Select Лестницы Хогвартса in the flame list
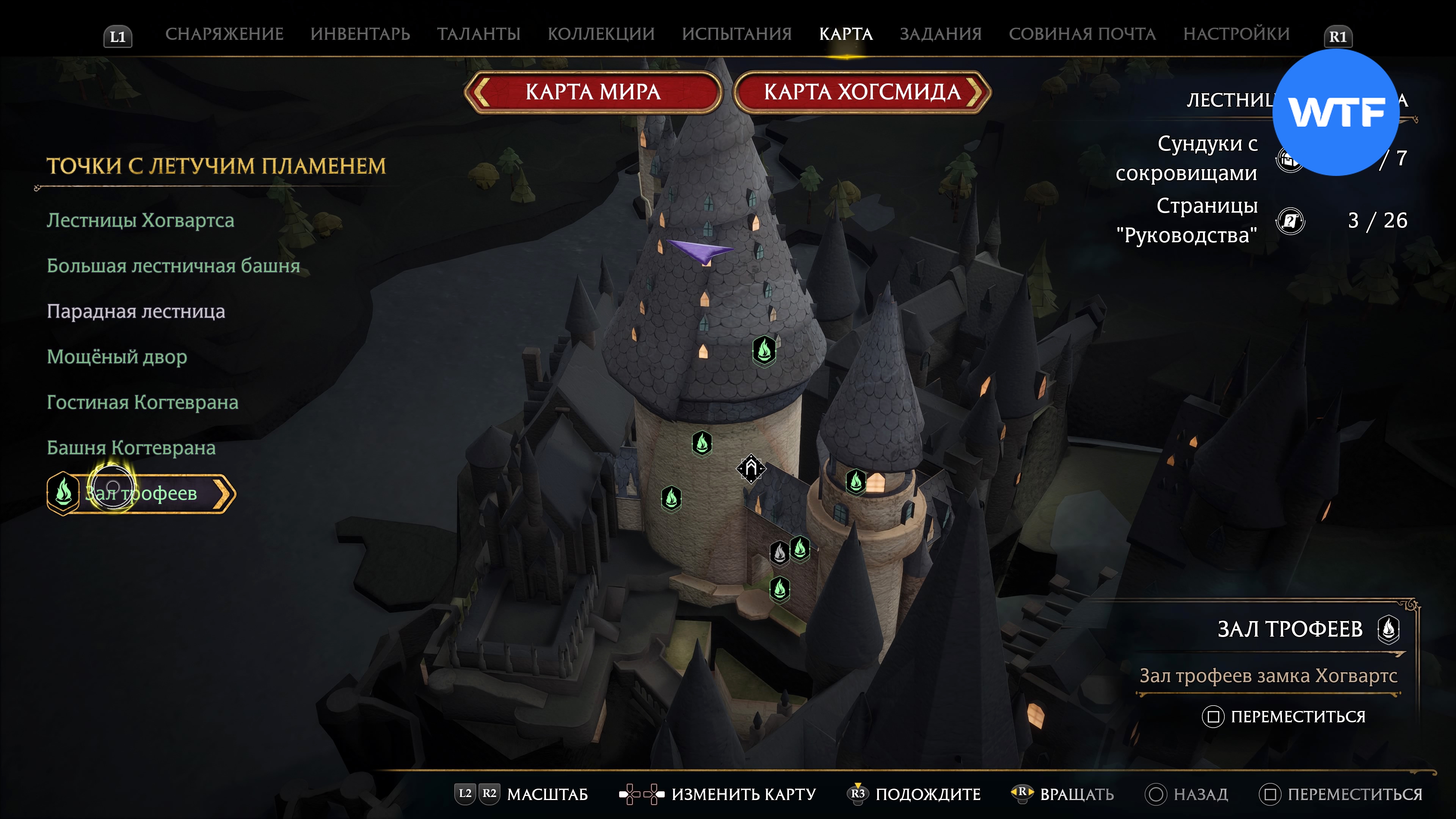Screen dimensions: 1456x819 140,220
